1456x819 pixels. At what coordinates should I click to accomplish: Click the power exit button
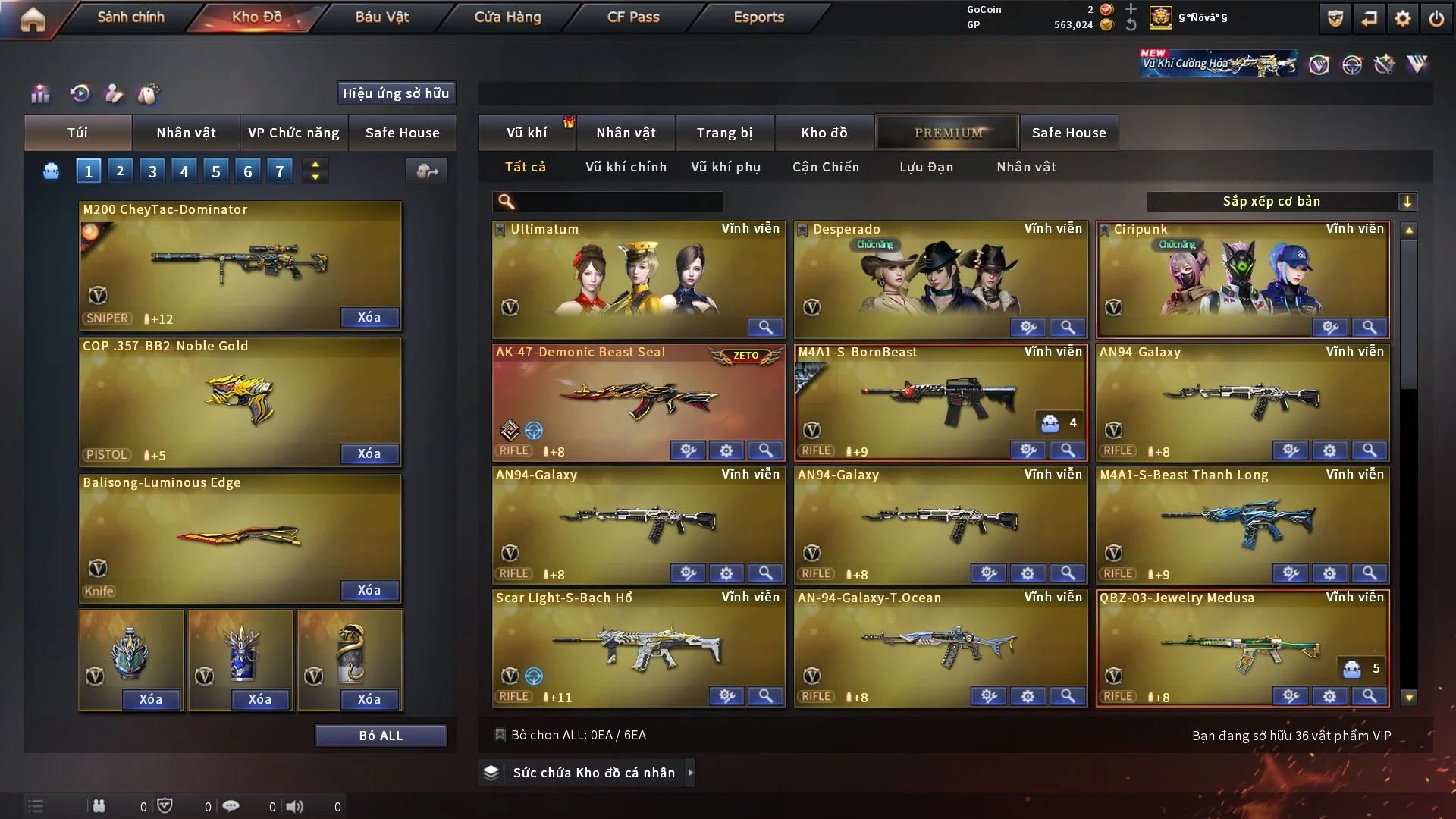coord(1436,18)
